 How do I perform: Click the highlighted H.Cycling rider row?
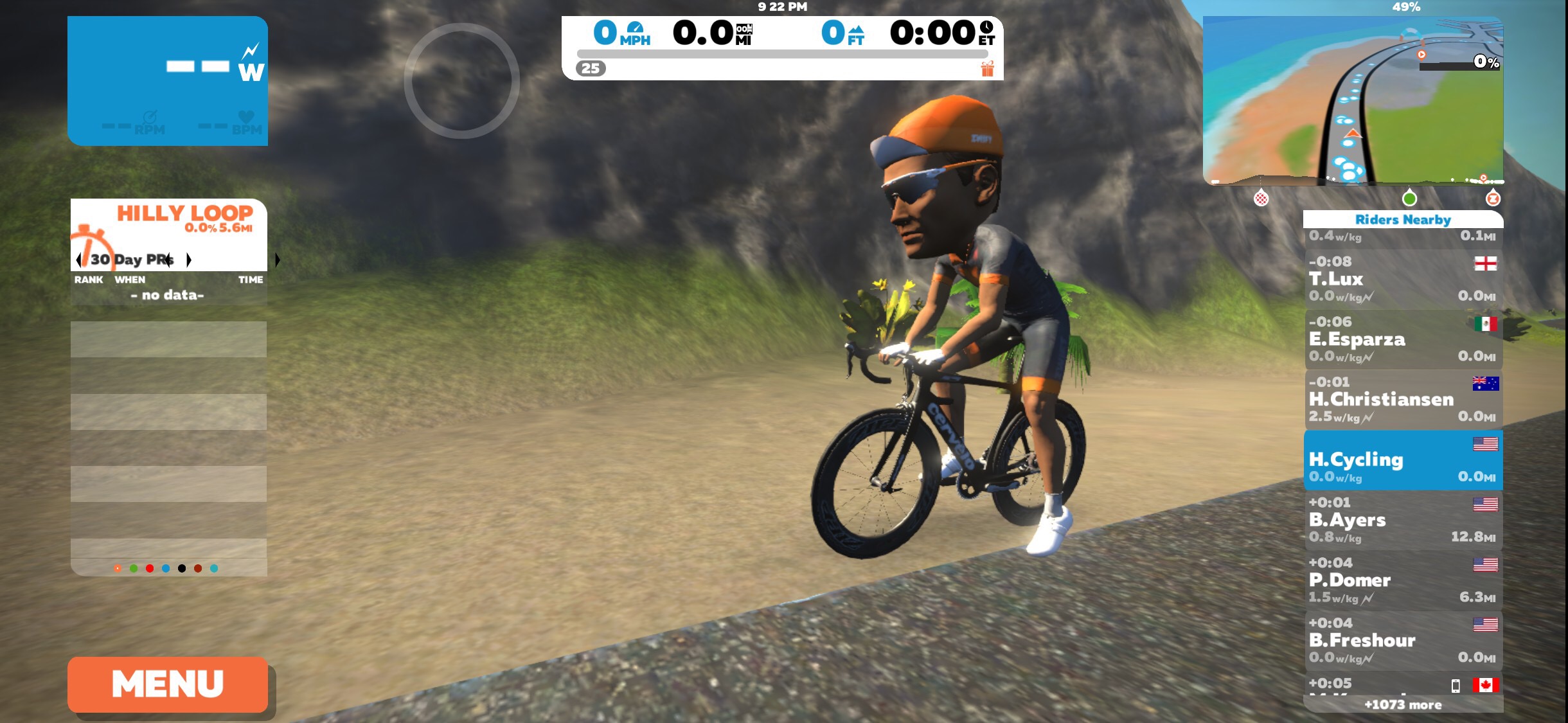click(x=1403, y=460)
